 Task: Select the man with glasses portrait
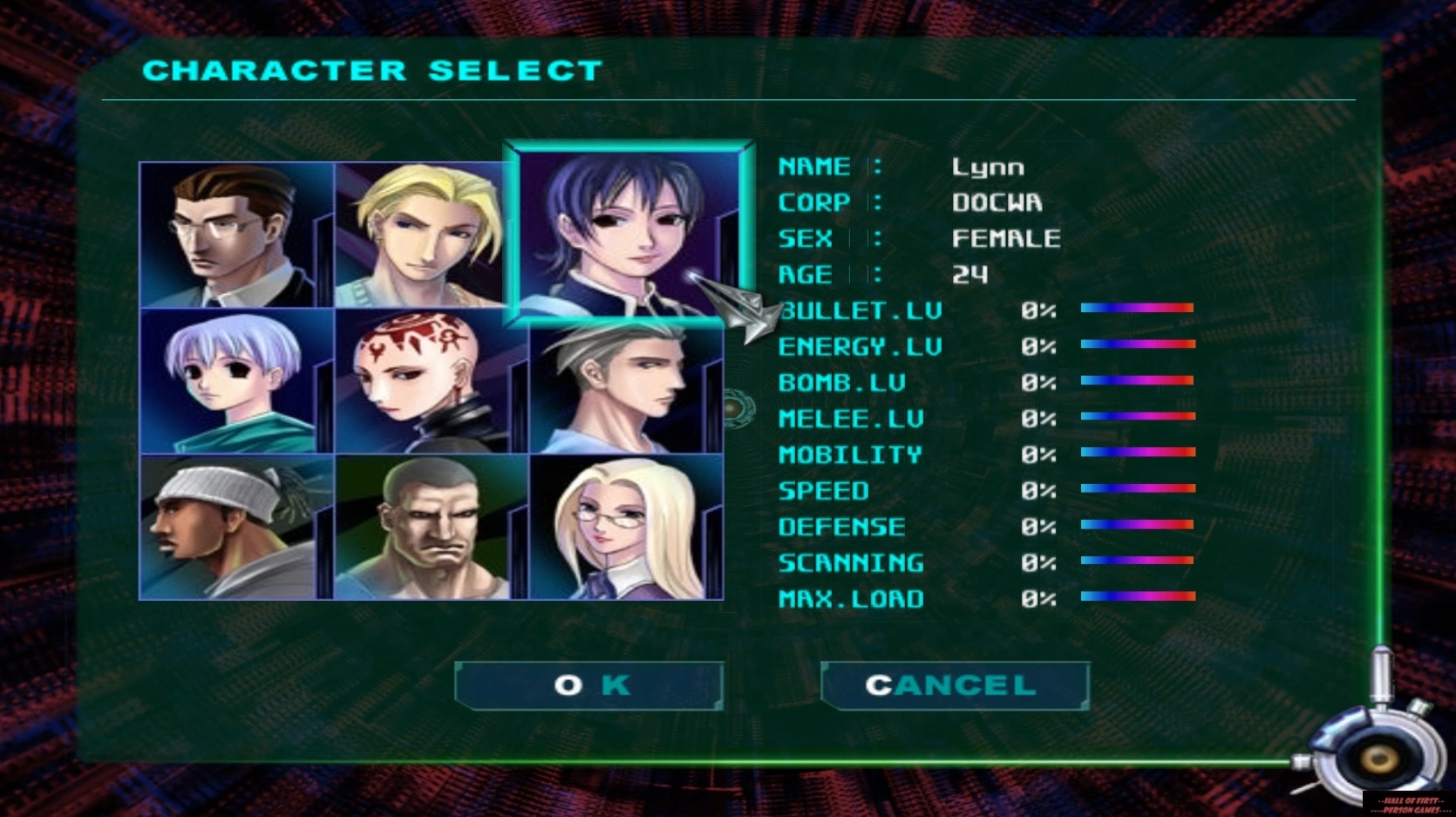click(235, 235)
